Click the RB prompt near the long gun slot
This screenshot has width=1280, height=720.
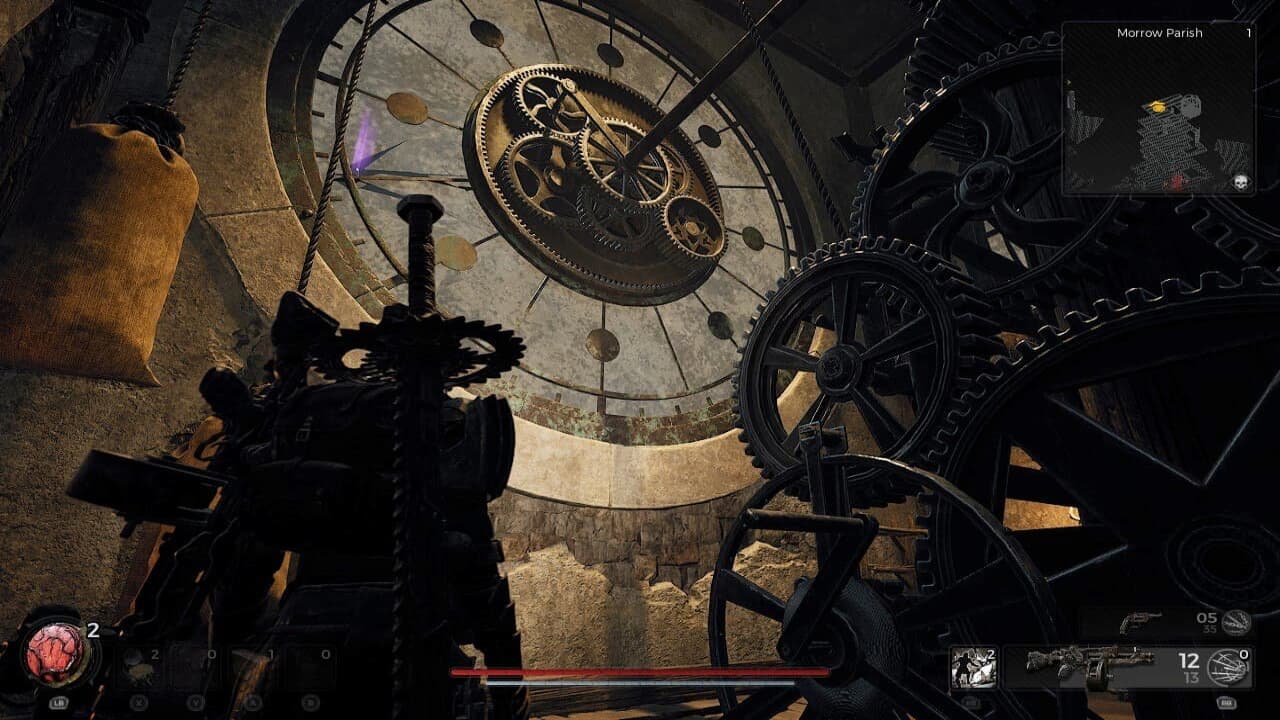pyautogui.click(x=1228, y=703)
